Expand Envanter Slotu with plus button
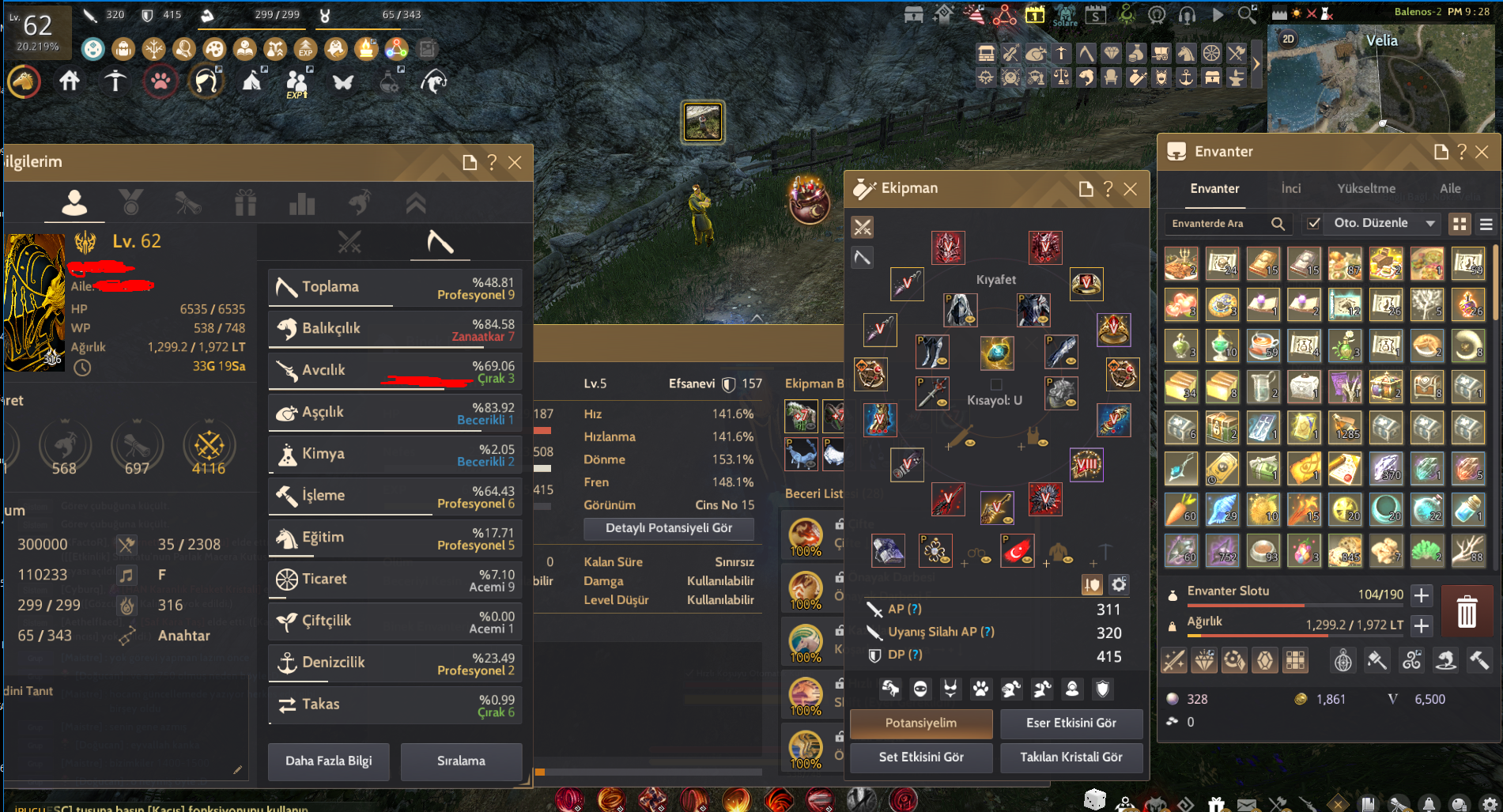 pyautogui.click(x=1421, y=595)
